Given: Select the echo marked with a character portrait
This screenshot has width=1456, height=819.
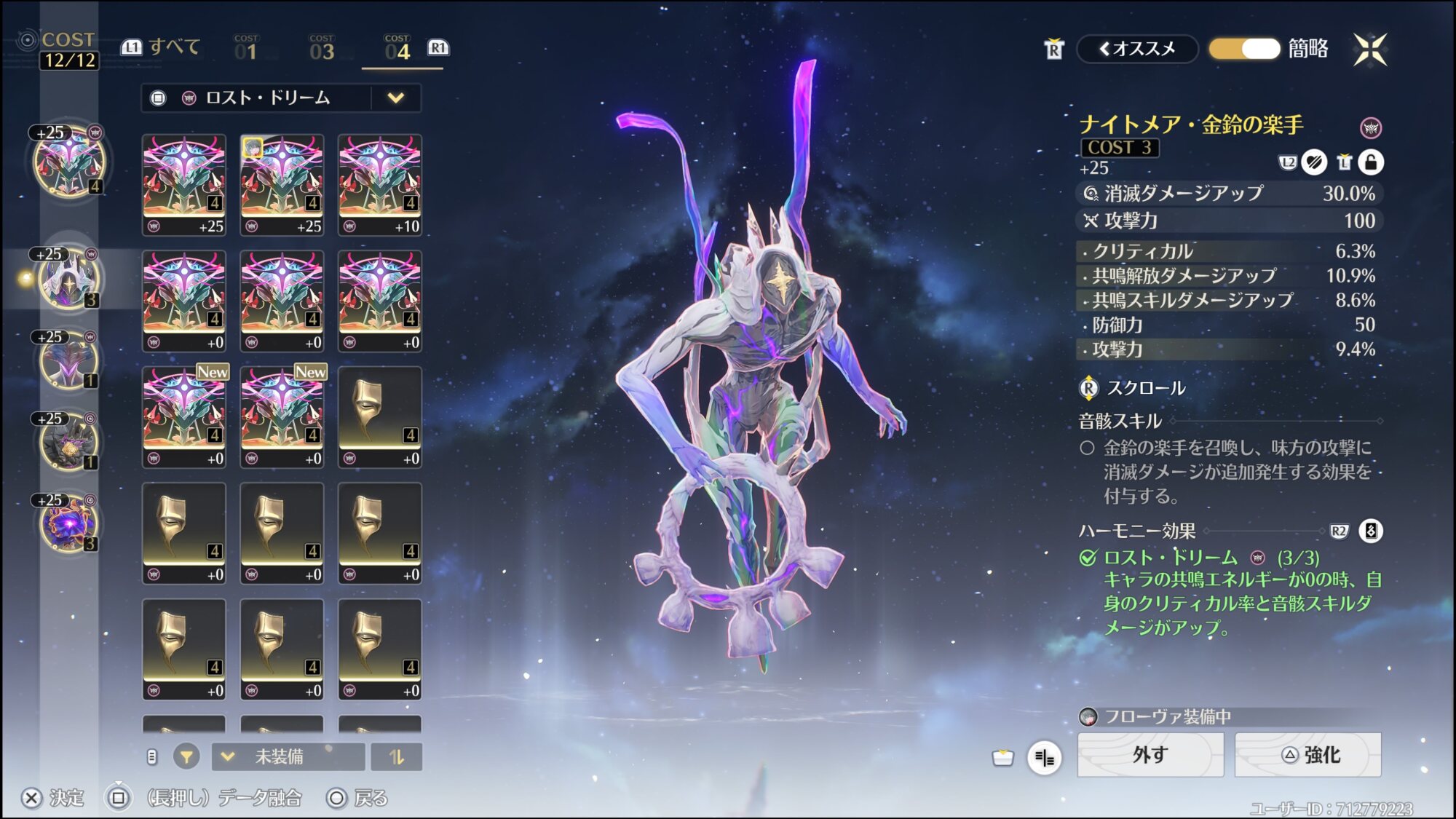Looking at the screenshot, I should click(x=282, y=184).
